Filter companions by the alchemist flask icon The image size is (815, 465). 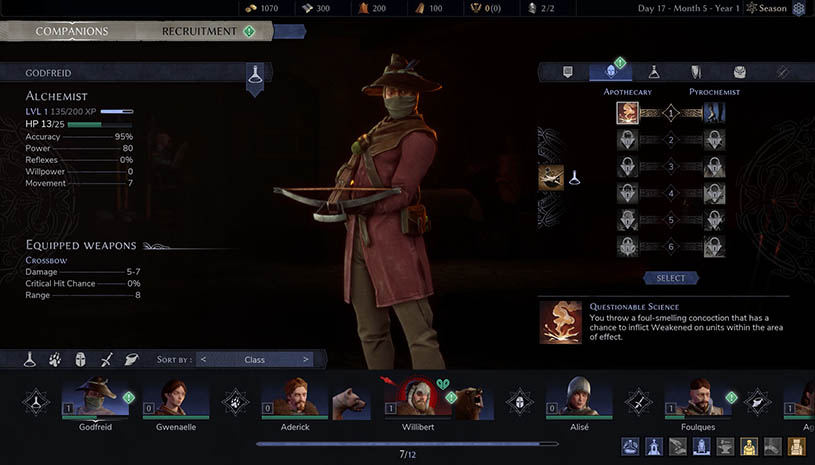click(x=30, y=359)
